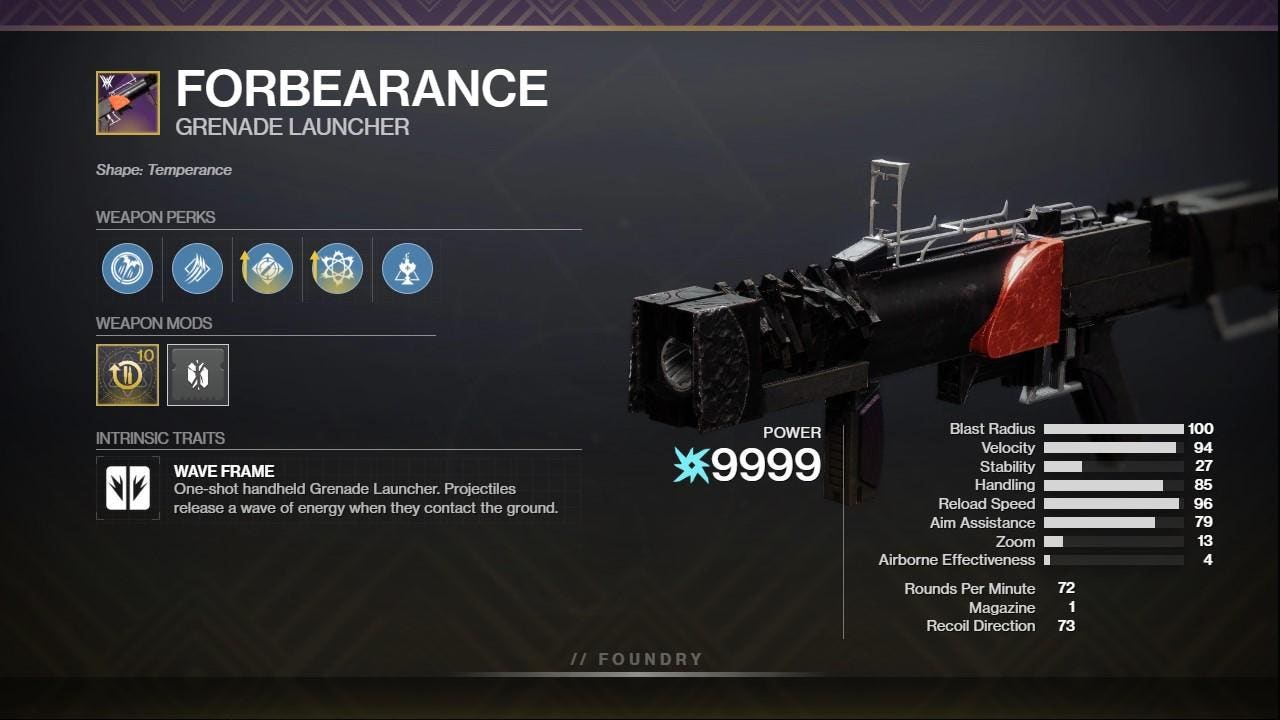Image resolution: width=1280 pixels, height=720 pixels.
Task: Inspect the enhanced Ambitious Assassin perk
Action: pos(265,268)
